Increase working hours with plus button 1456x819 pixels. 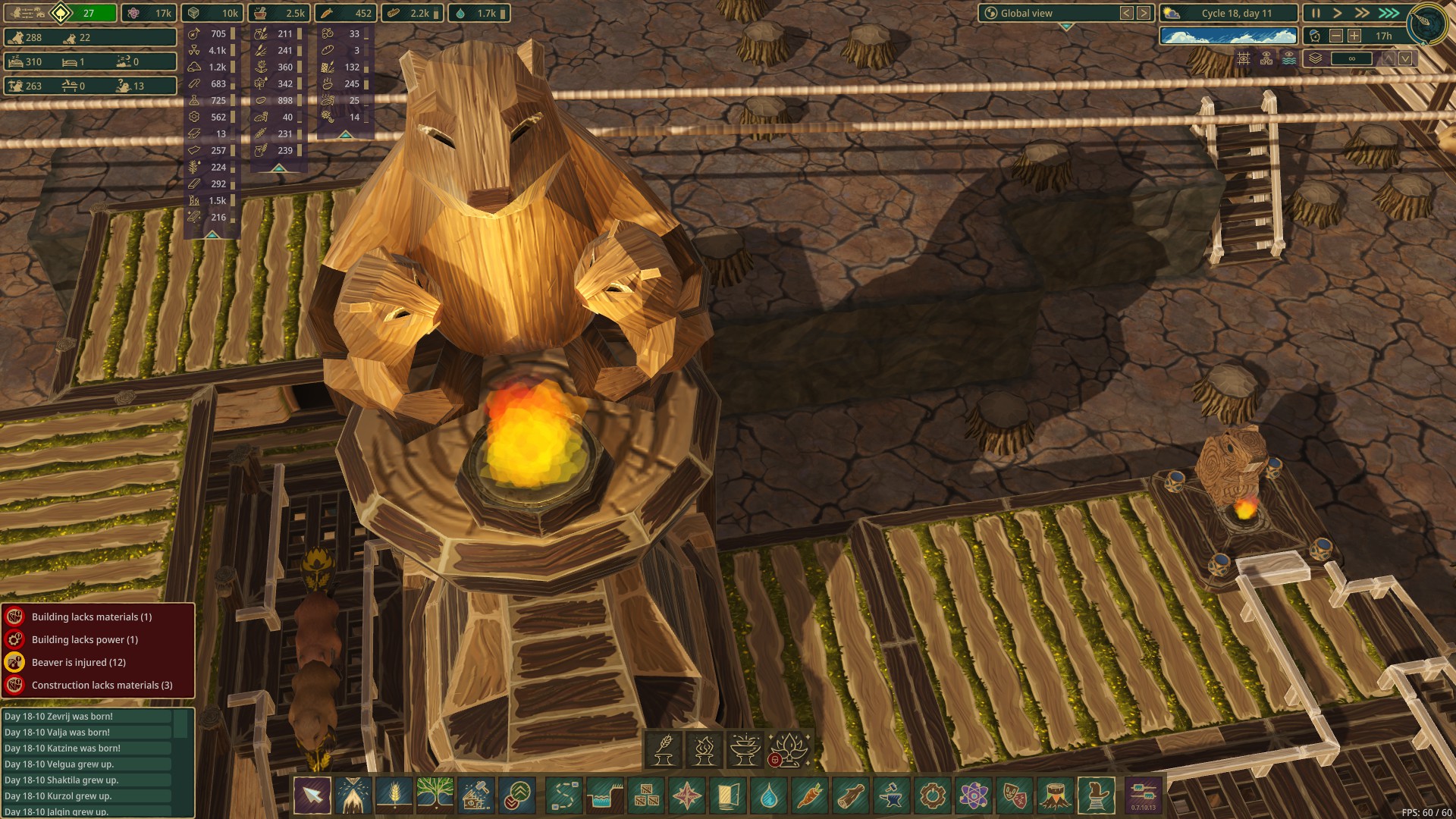pyautogui.click(x=1354, y=36)
